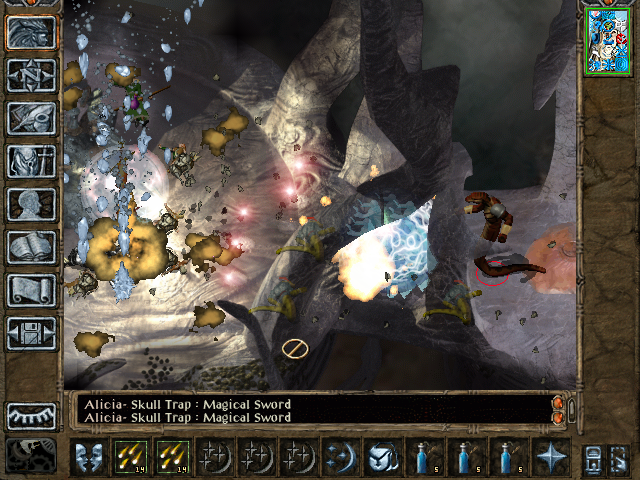The width and height of the screenshot is (640, 480).
Task: Return to the game view button
Action: point(31,32)
